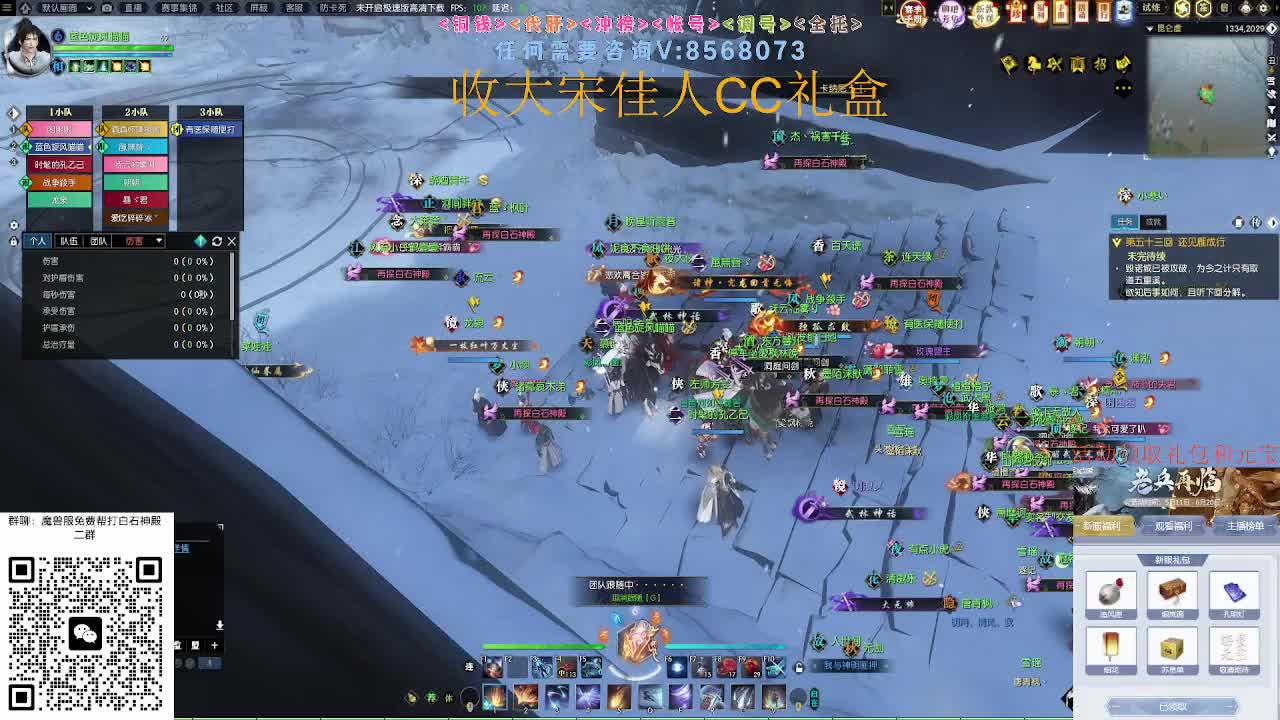1280x720 pixels.
Task: Open the hamburger menu at top-left
Action: click(x=7, y=7)
